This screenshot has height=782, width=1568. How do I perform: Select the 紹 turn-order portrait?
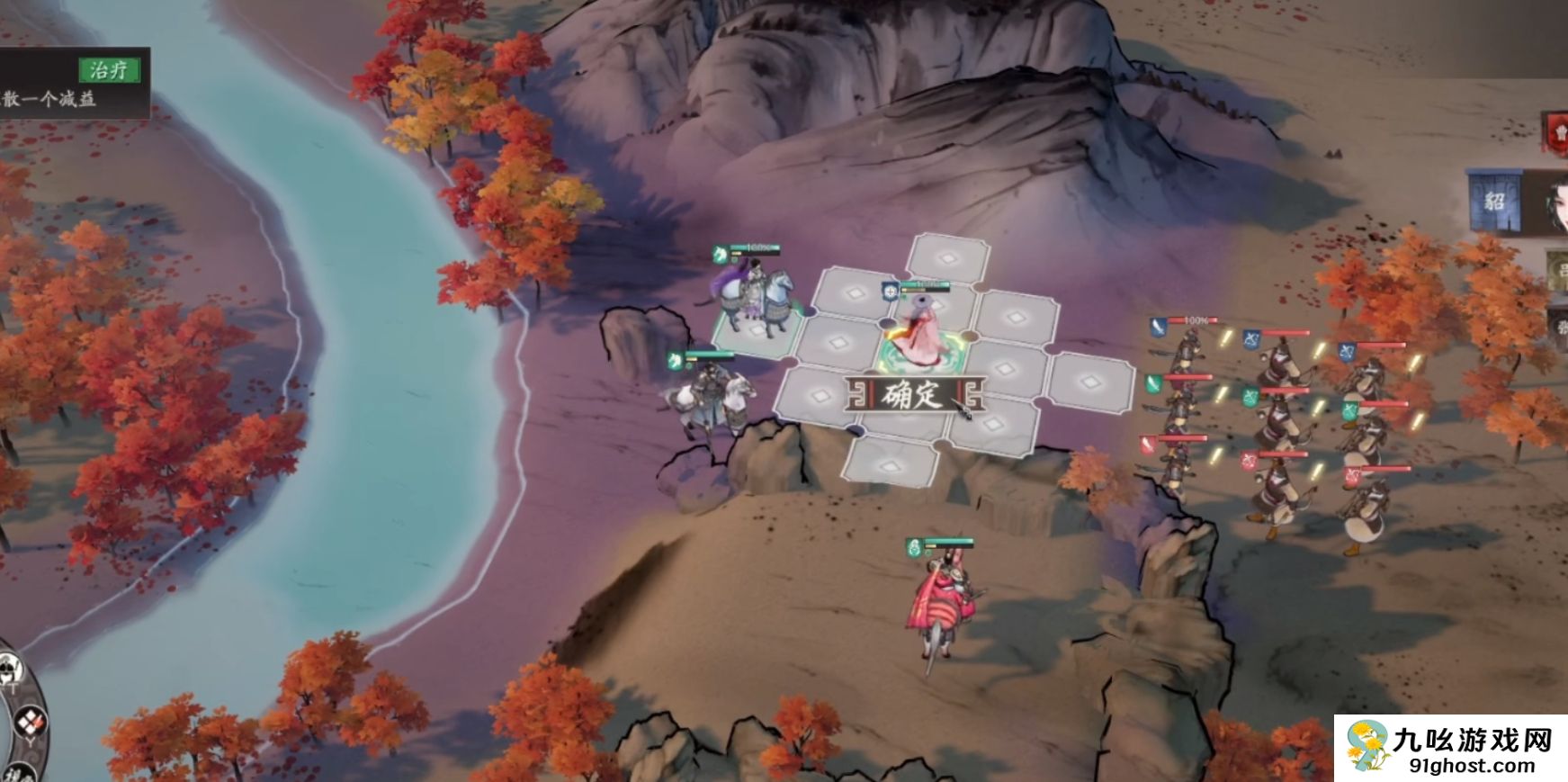(1493, 201)
